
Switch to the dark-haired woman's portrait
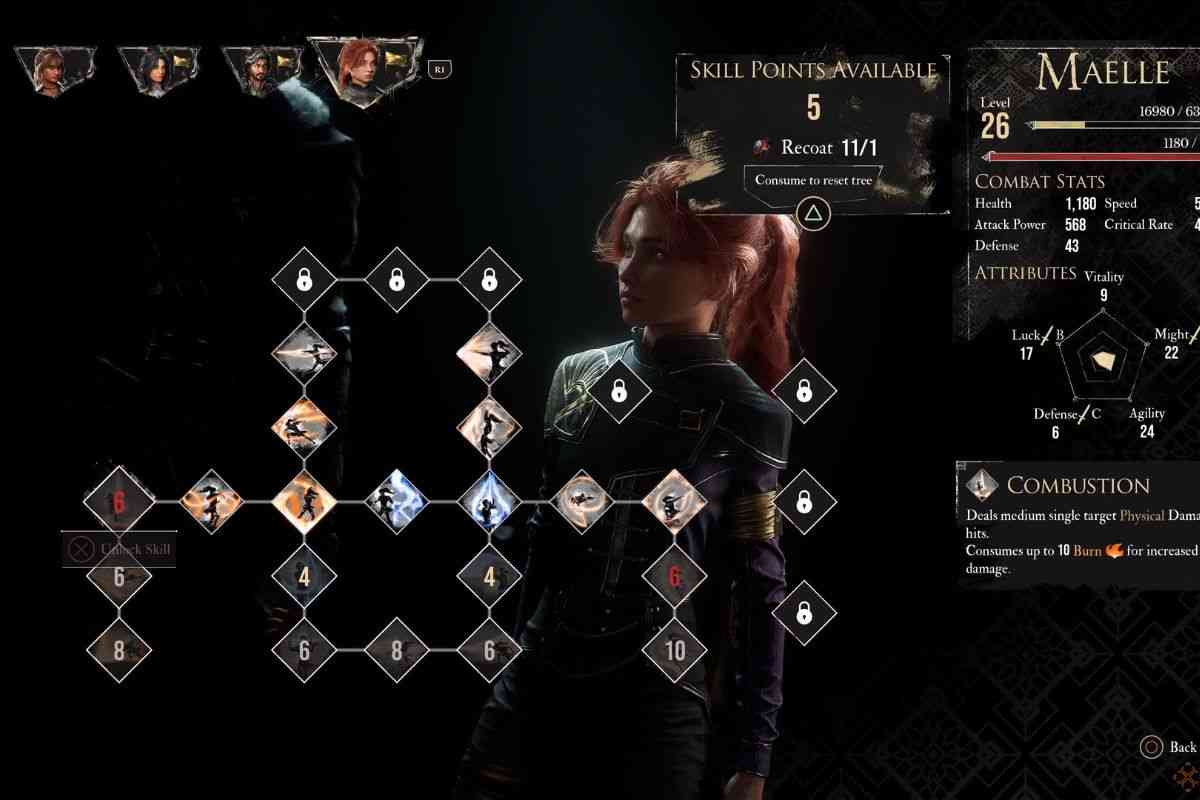point(152,68)
